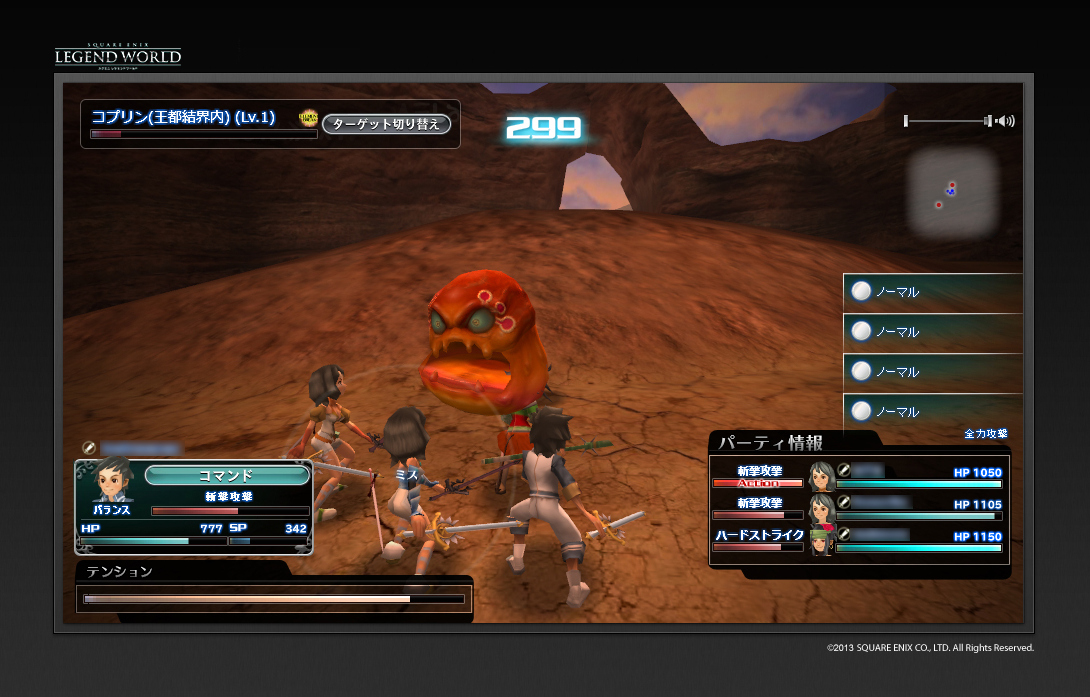Click the enemy element badge beside コブリン
Image resolution: width=1090 pixels, height=697 pixels.
pyautogui.click(x=309, y=118)
